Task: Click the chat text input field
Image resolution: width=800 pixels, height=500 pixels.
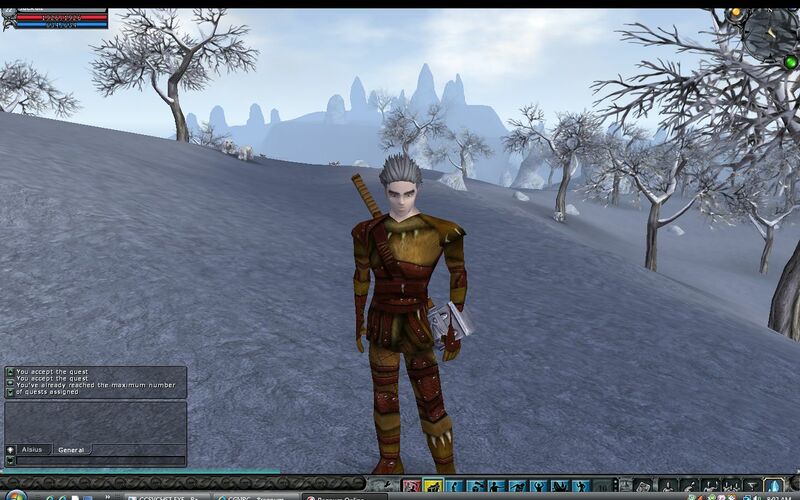Action: 100,461
